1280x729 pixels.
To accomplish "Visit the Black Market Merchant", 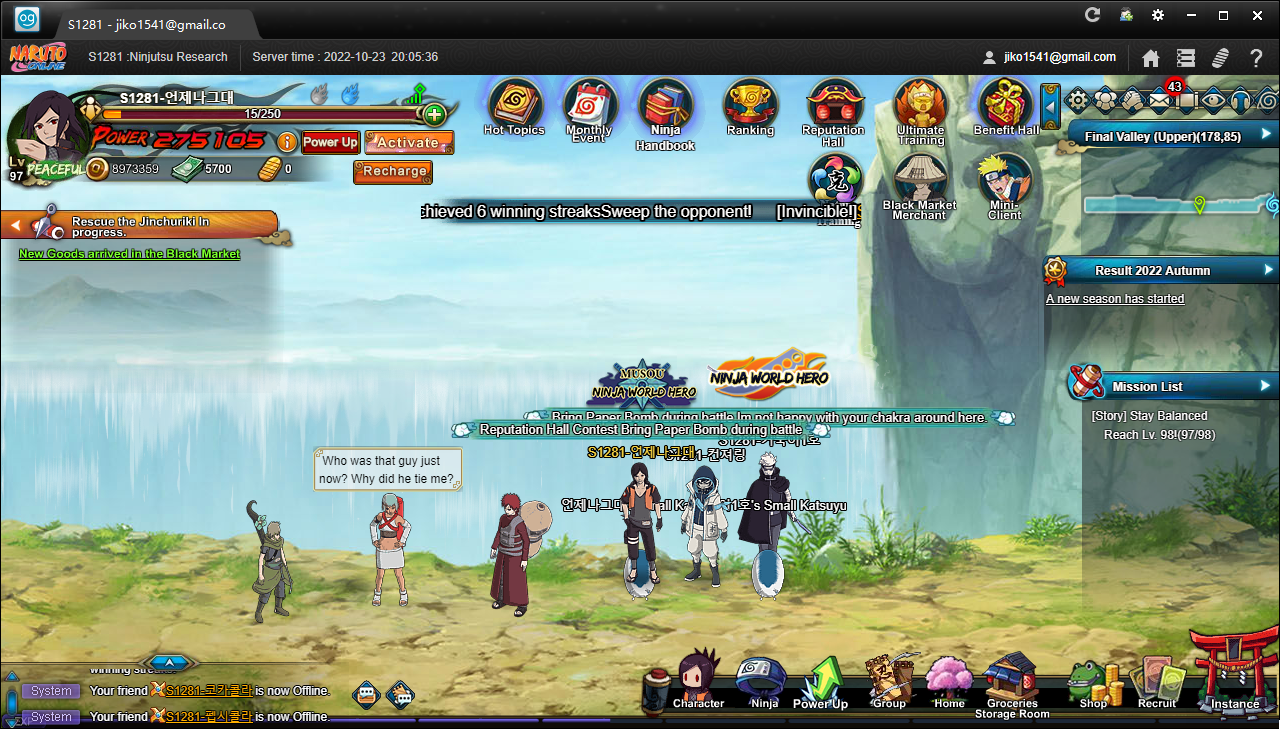I will (x=920, y=183).
